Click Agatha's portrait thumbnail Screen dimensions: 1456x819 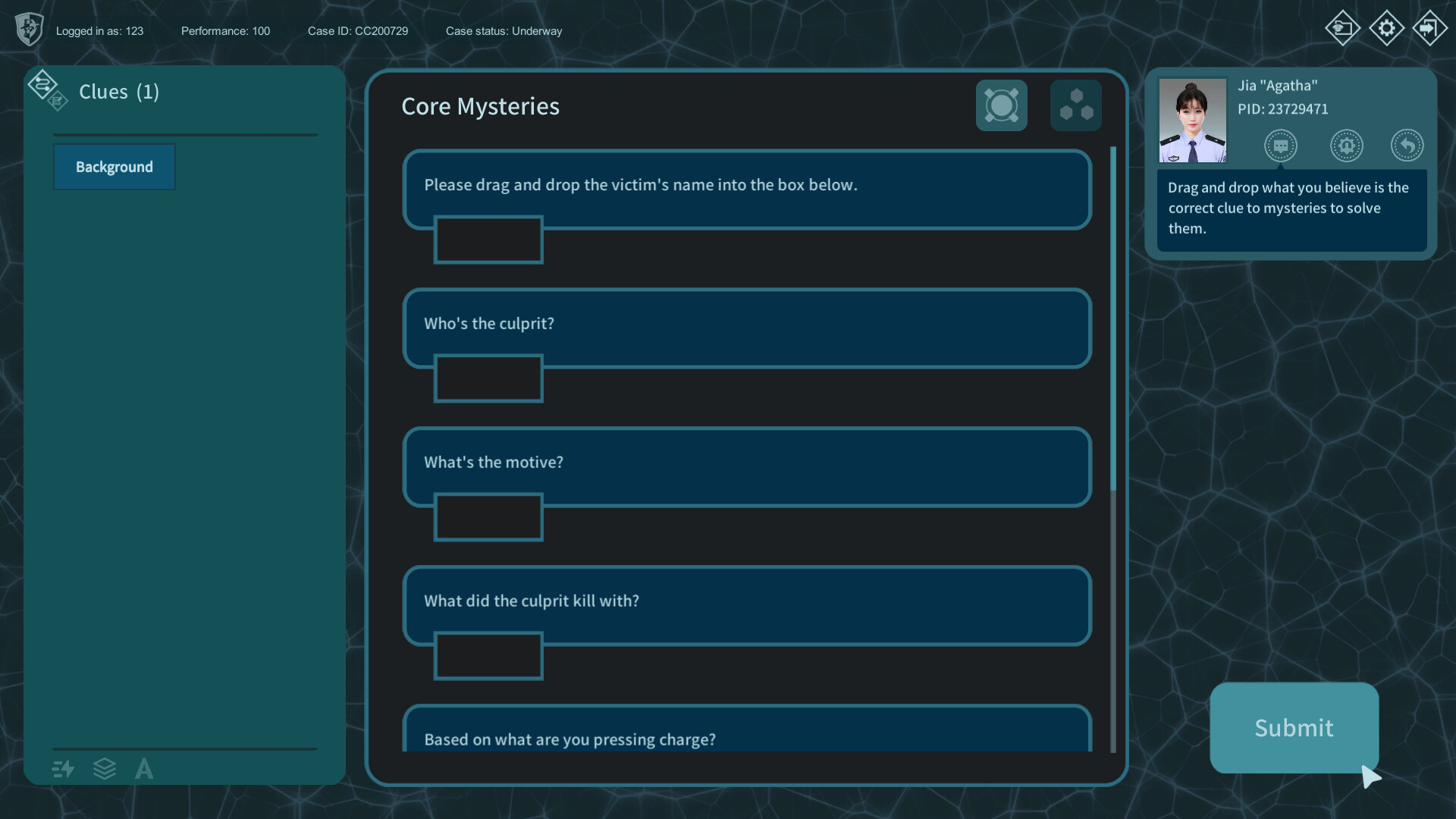tap(1192, 120)
